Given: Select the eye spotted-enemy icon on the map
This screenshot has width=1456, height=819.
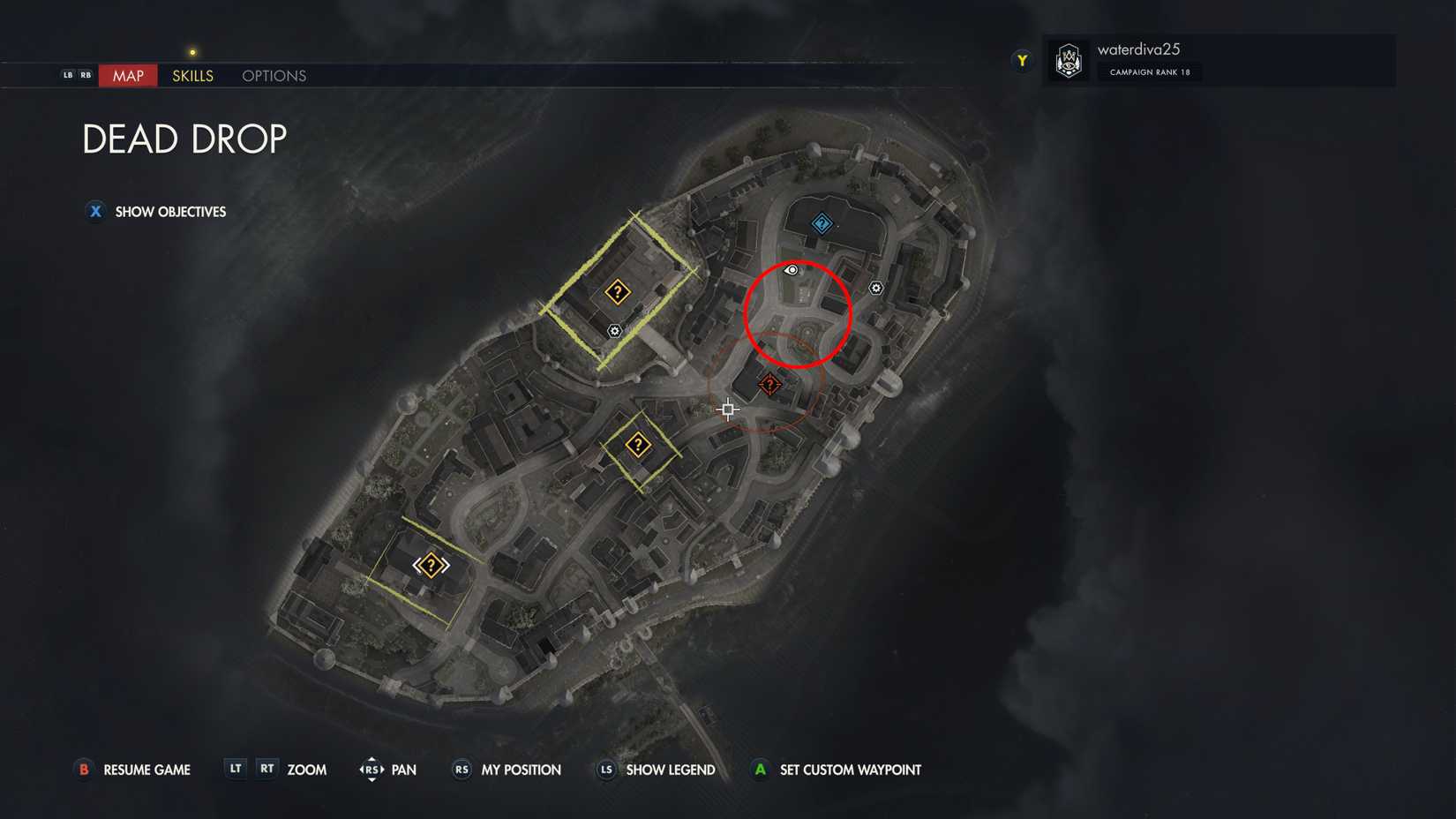Looking at the screenshot, I should pos(790,271).
